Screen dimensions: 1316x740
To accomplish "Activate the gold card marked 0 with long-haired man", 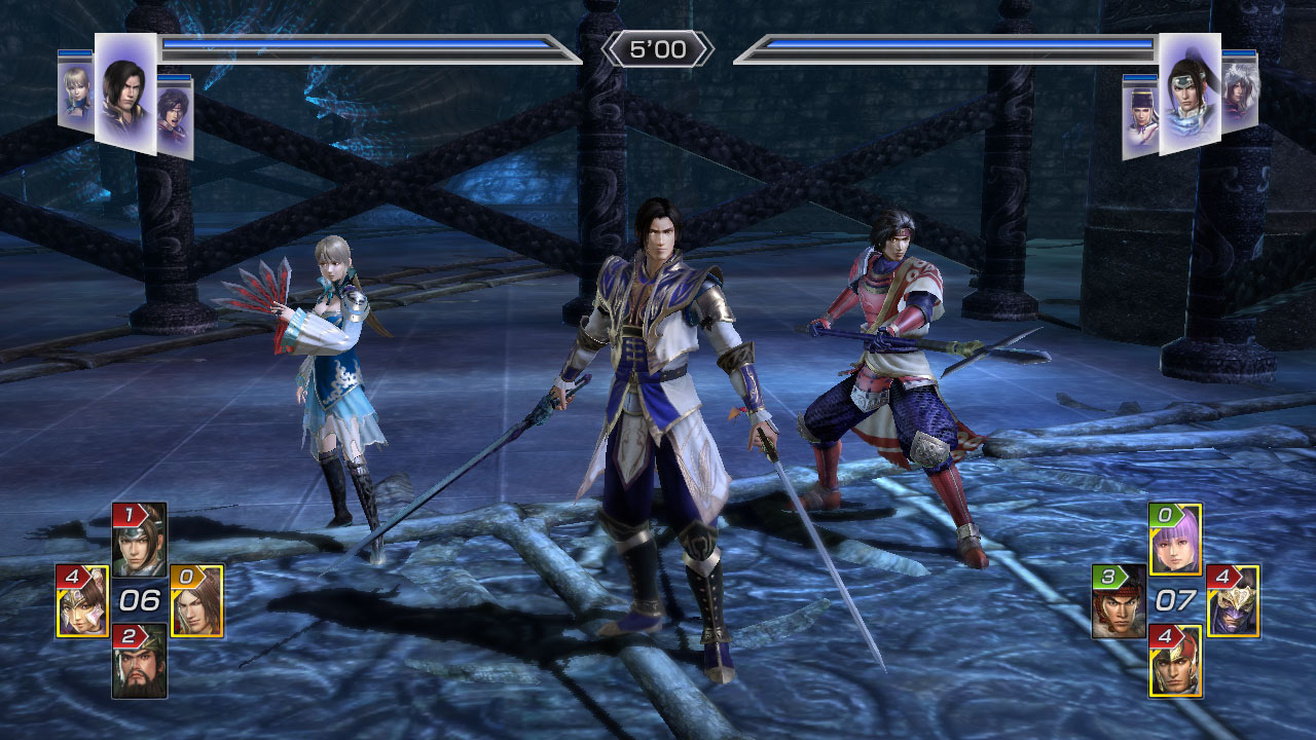I will 197,601.
